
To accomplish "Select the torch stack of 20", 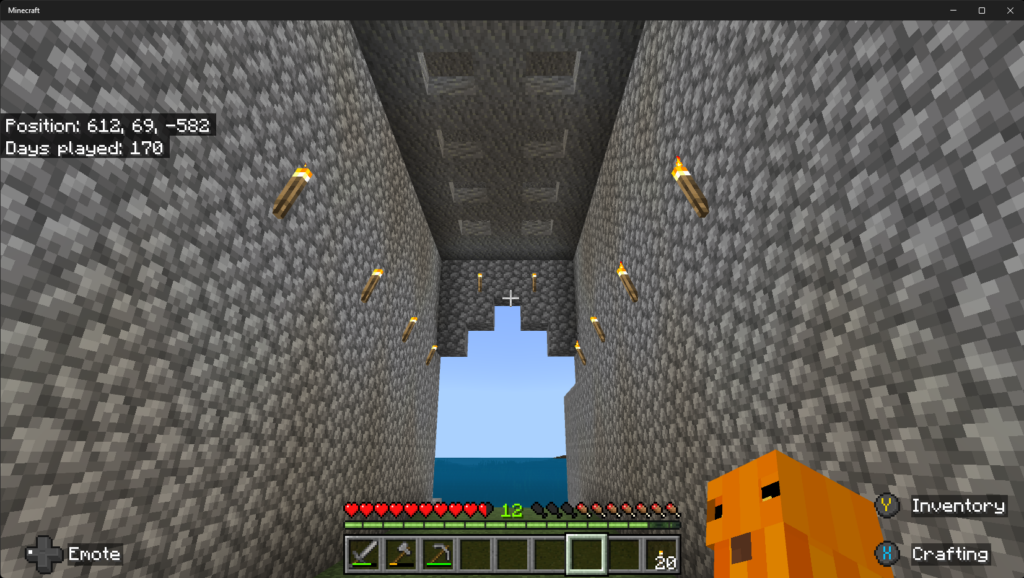I will click(x=659, y=552).
